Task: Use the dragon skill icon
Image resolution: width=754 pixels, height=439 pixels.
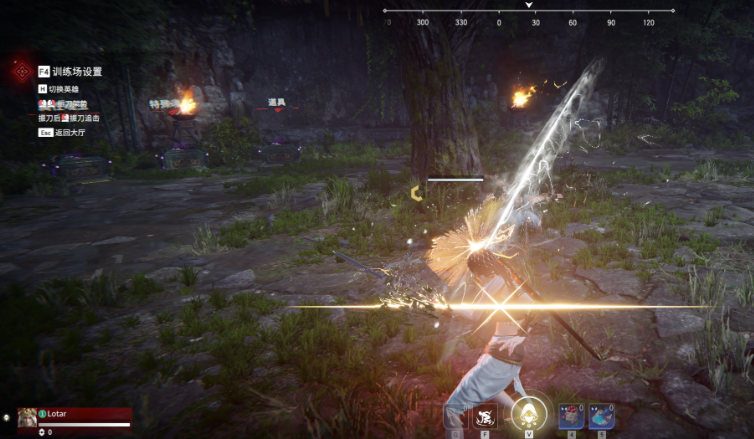Action: click(486, 416)
